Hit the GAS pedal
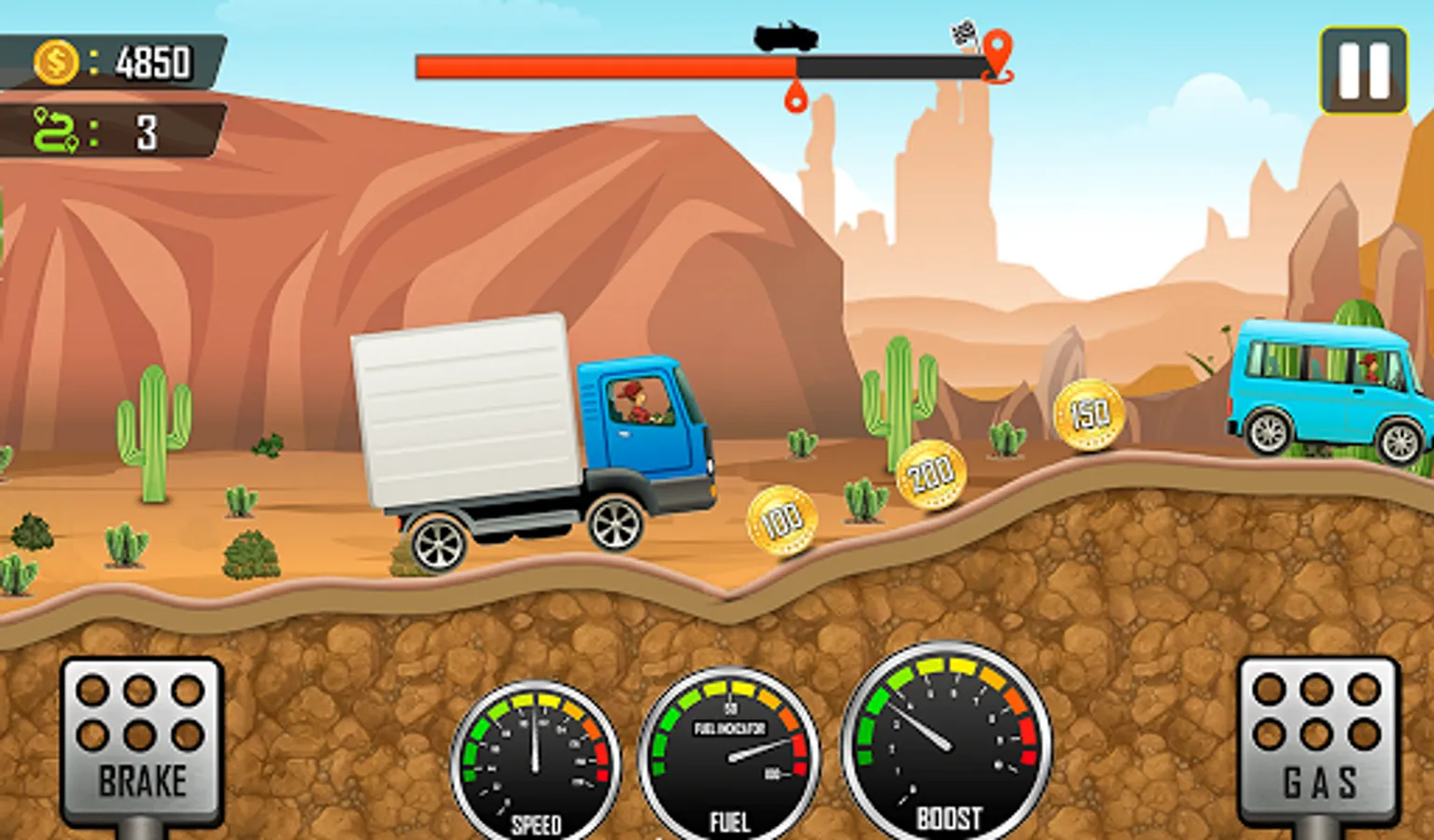 coord(1317,740)
